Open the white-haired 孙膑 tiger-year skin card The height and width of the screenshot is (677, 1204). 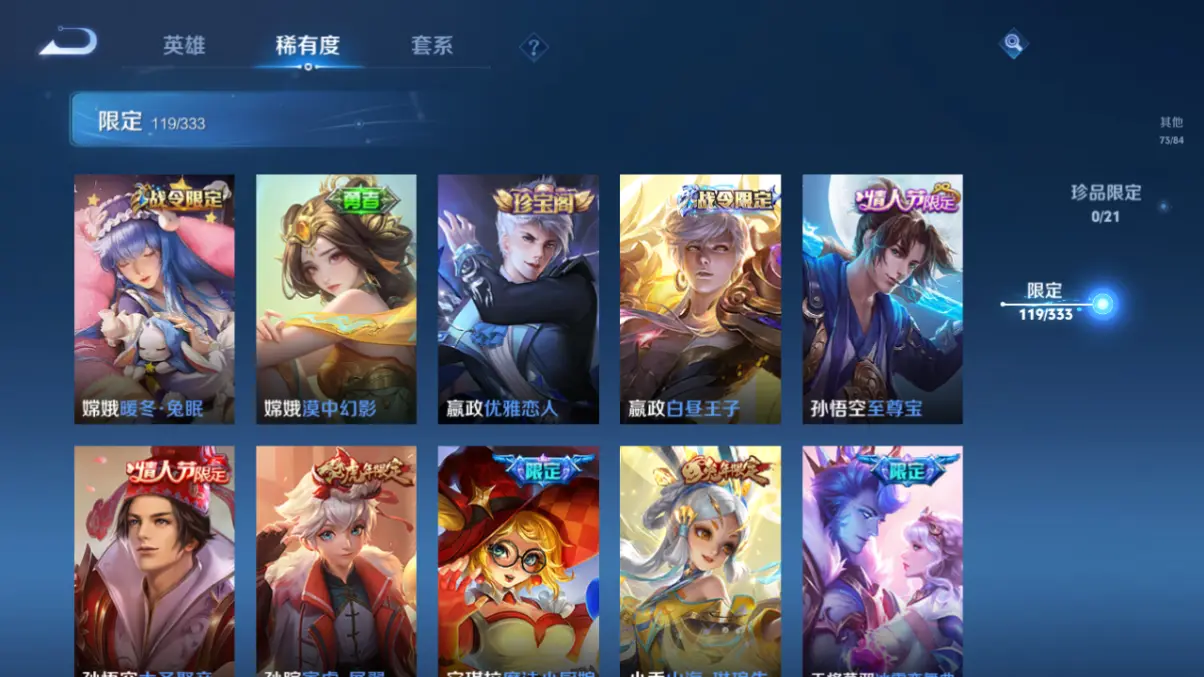[x=336, y=560]
